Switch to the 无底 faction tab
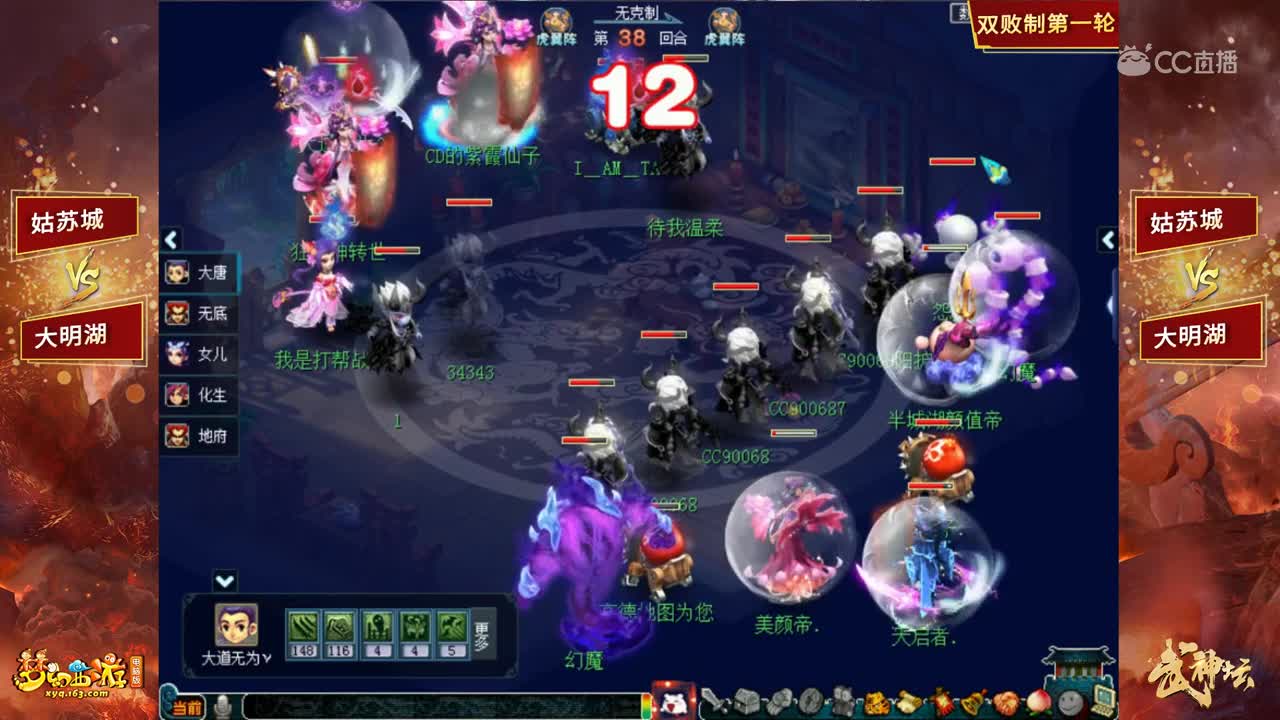Image resolution: width=1280 pixels, height=720 pixels. [203, 315]
